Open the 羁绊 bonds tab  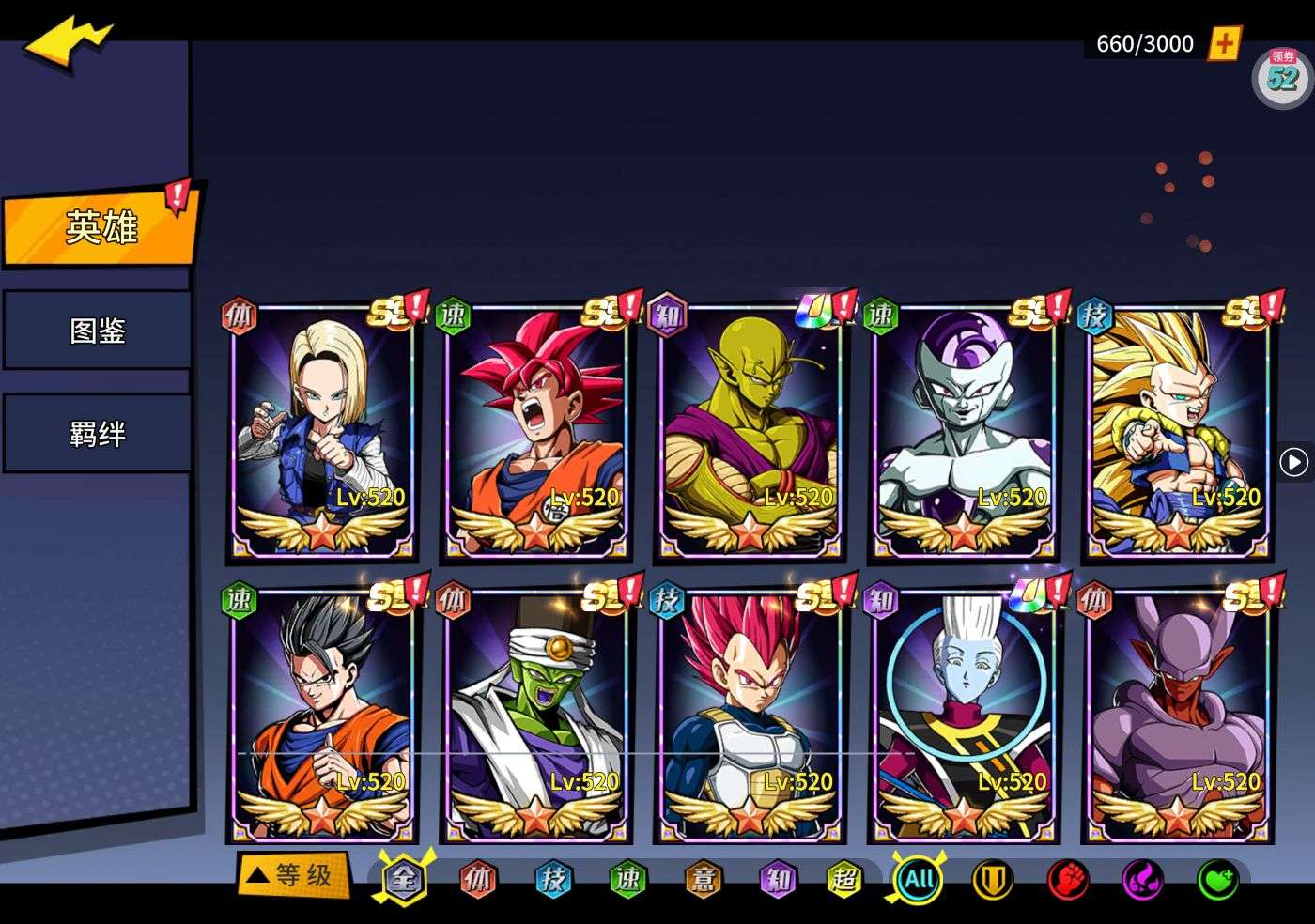pyautogui.click(x=98, y=434)
